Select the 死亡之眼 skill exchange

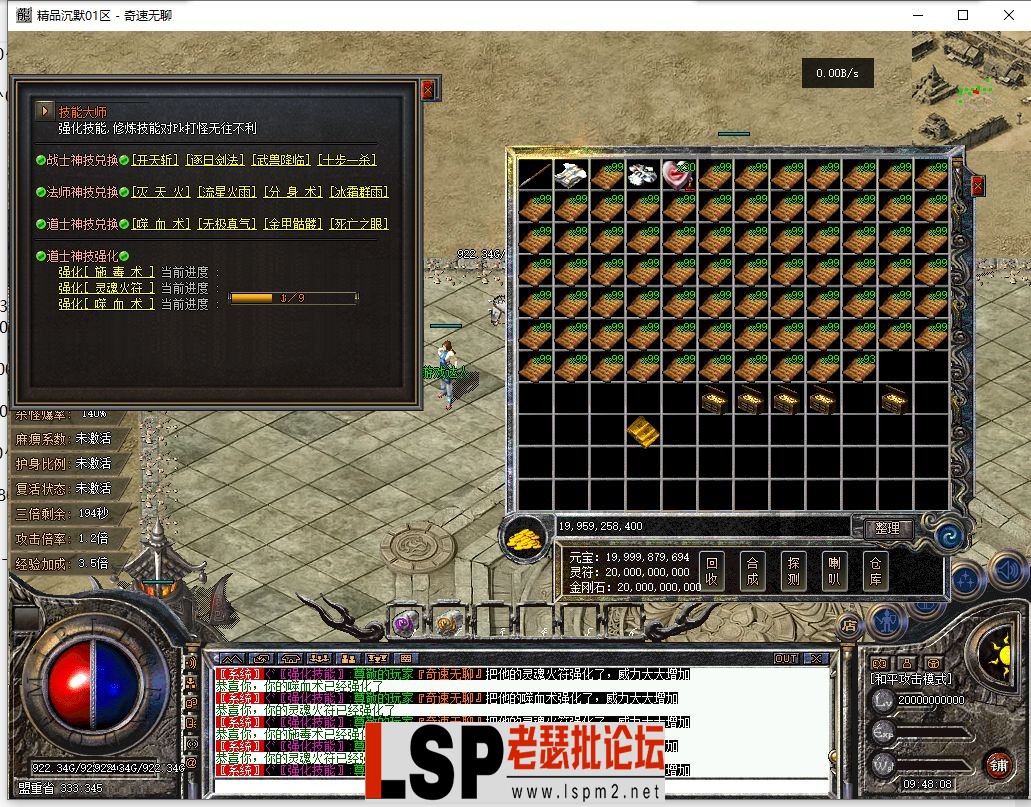click(x=358, y=224)
